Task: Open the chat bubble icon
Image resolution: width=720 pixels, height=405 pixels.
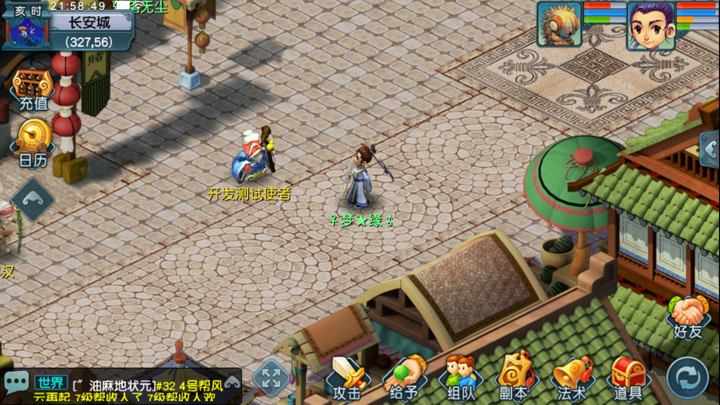Action: pyautogui.click(x=16, y=382)
